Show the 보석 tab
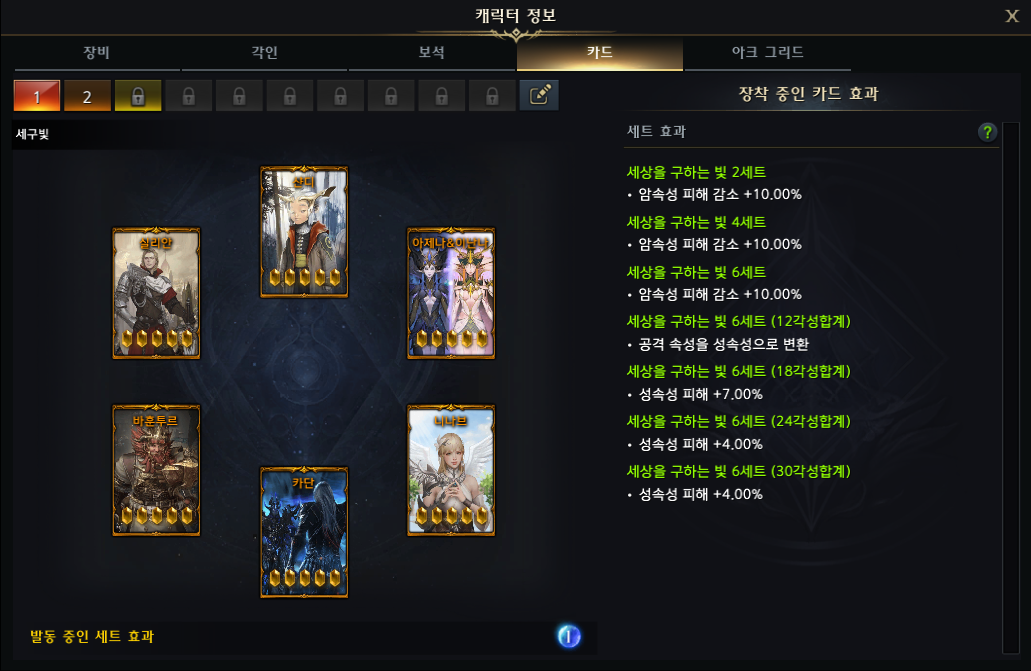Screen dimensions: 1031x671 point(431,53)
